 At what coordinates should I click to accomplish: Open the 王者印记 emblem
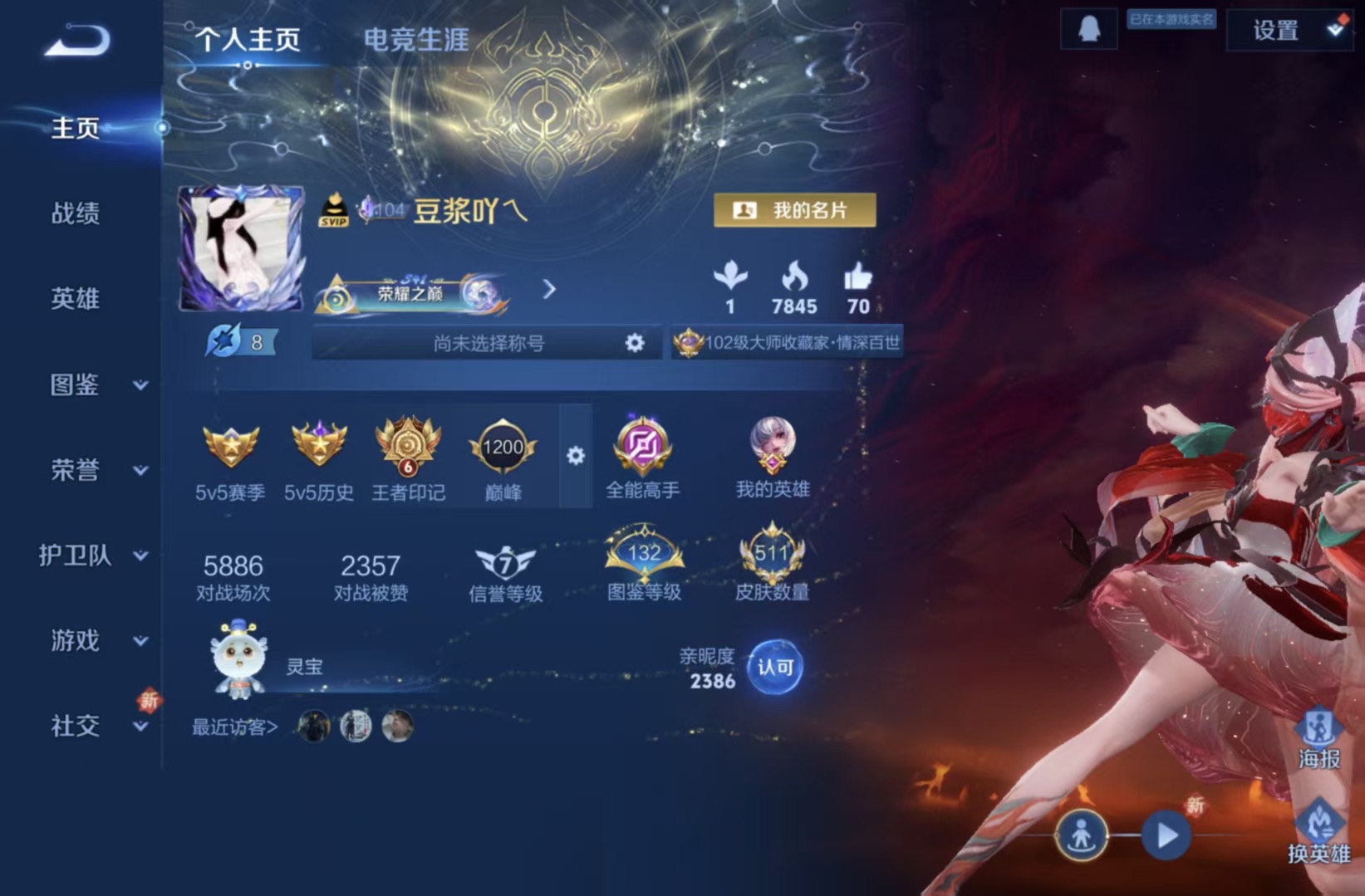409,453
